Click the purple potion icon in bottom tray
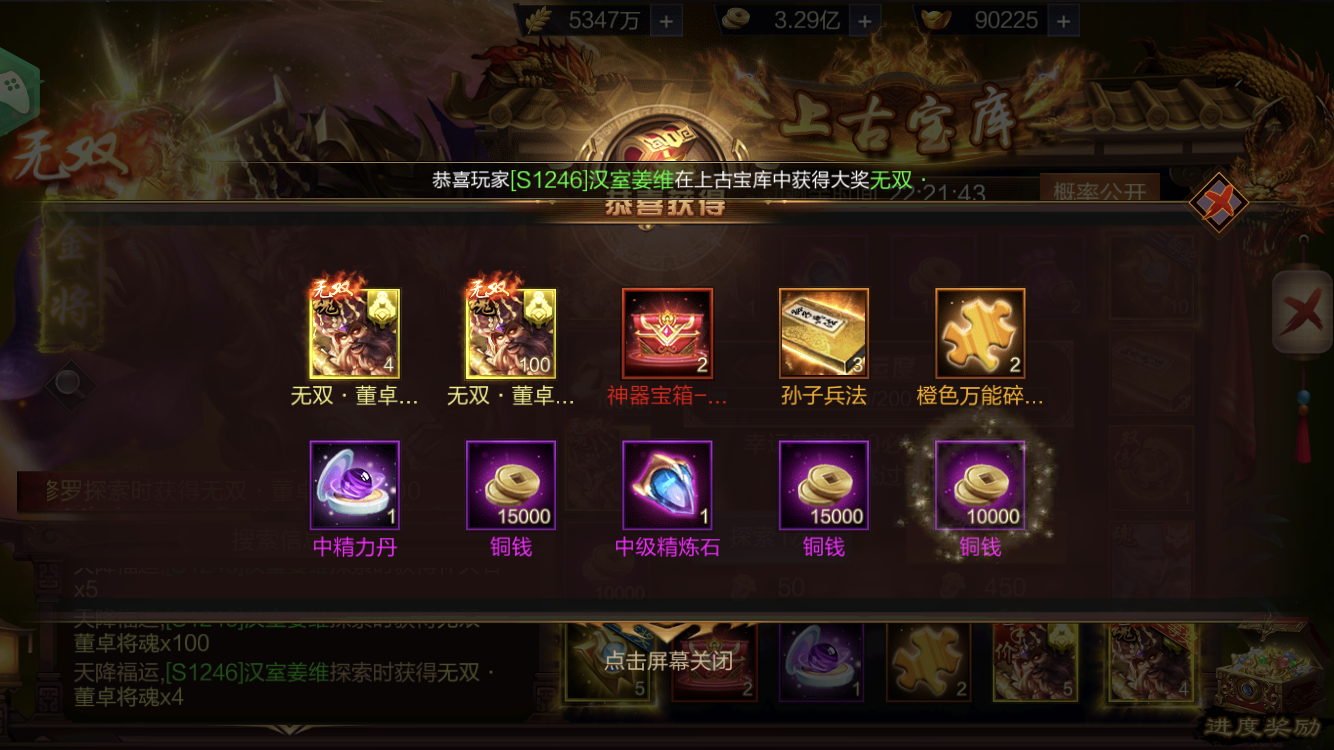1334x750 pixels. pos(822,660)
